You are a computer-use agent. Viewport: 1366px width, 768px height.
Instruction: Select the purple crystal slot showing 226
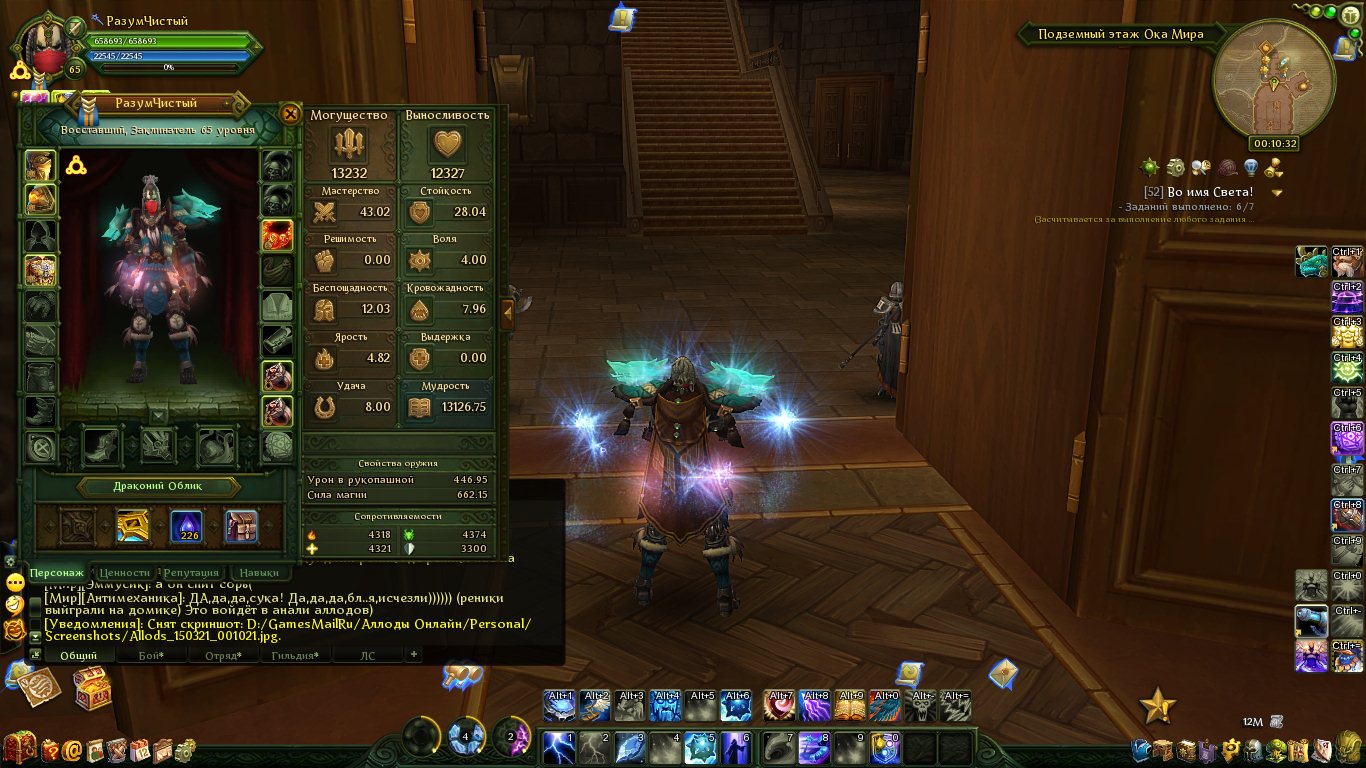[x=186, y=526]
